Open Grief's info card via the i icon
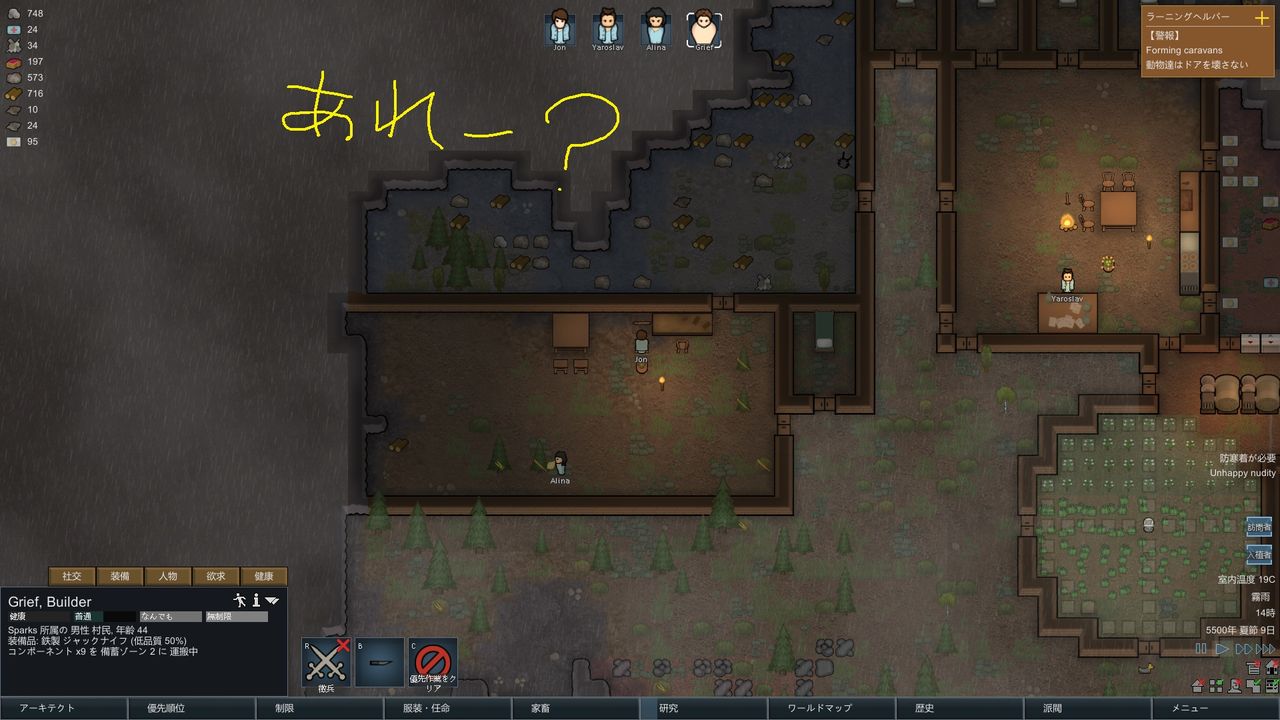Image resolution: width=1280 pixels, height=720 pixels. tap(255, 601)
